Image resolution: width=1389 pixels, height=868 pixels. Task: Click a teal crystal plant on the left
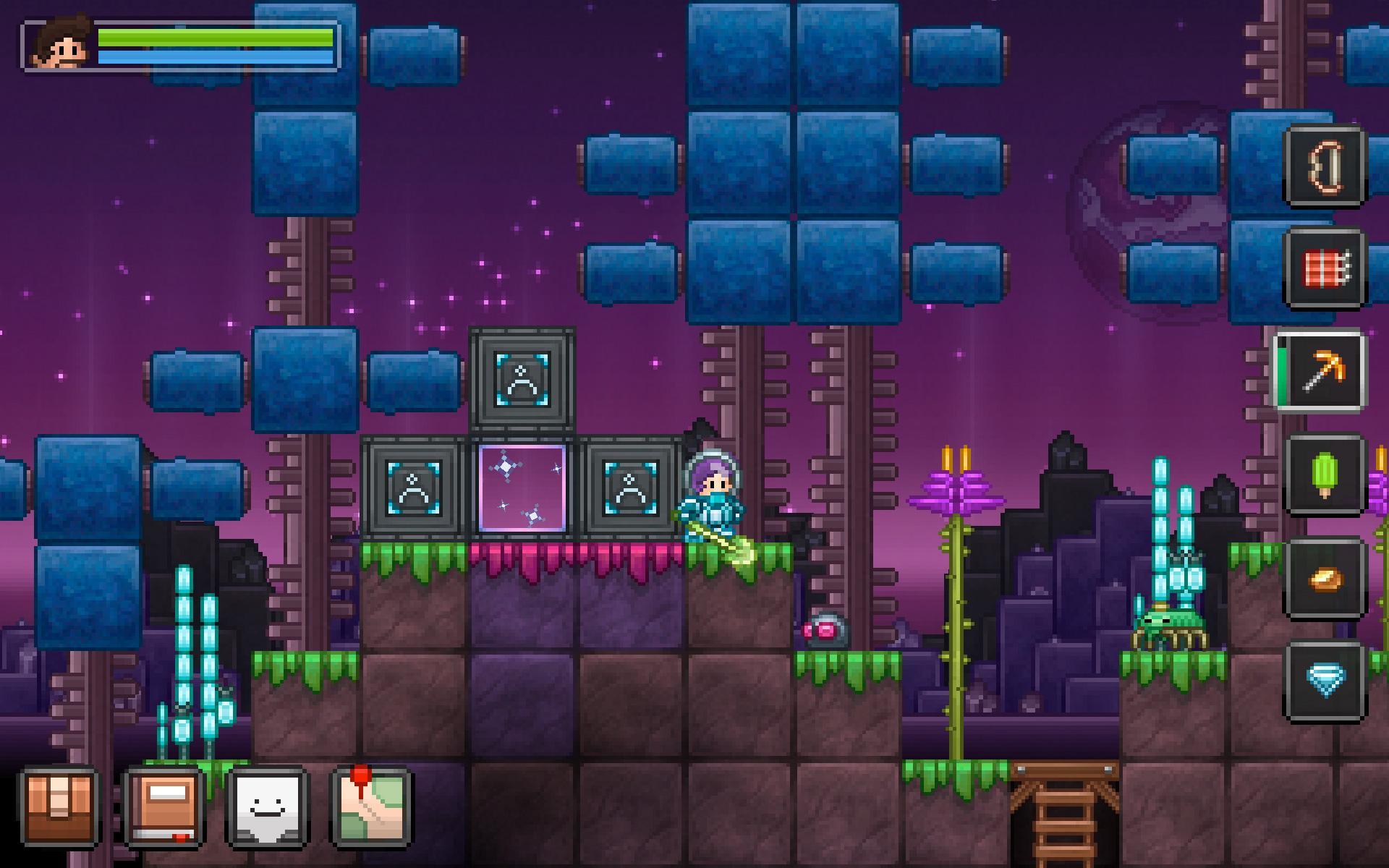(184, 651)
